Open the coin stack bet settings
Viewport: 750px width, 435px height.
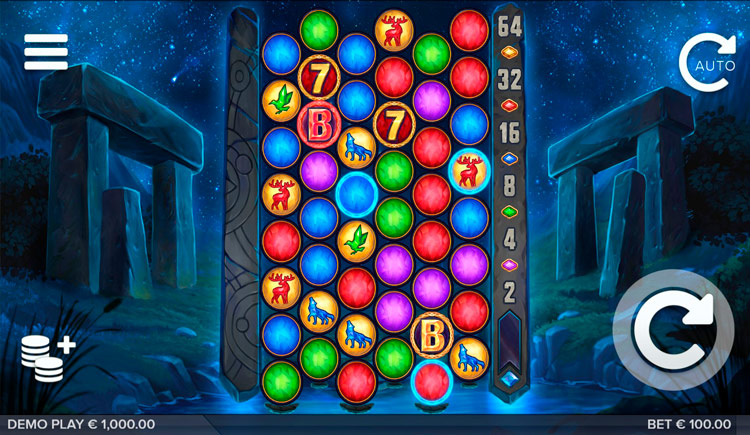coord(47,356)
